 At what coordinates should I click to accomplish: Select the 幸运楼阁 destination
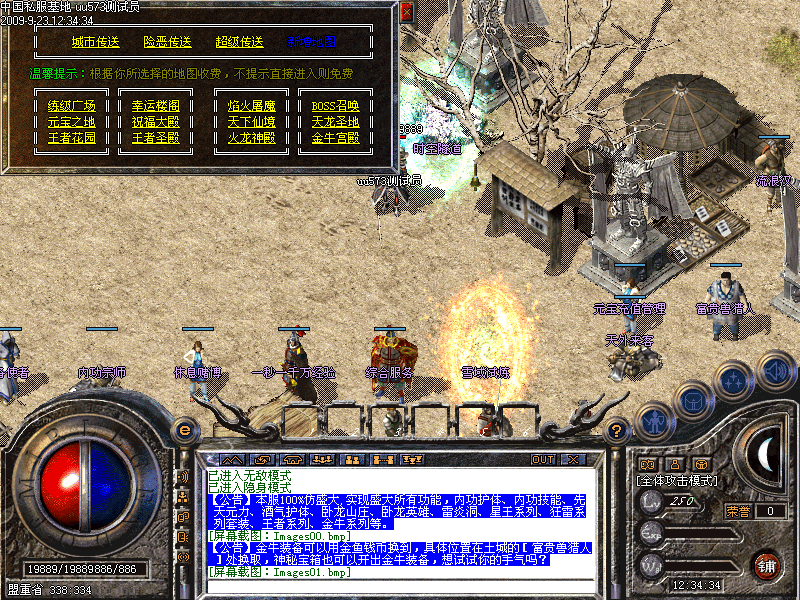[x=156, y=106]
